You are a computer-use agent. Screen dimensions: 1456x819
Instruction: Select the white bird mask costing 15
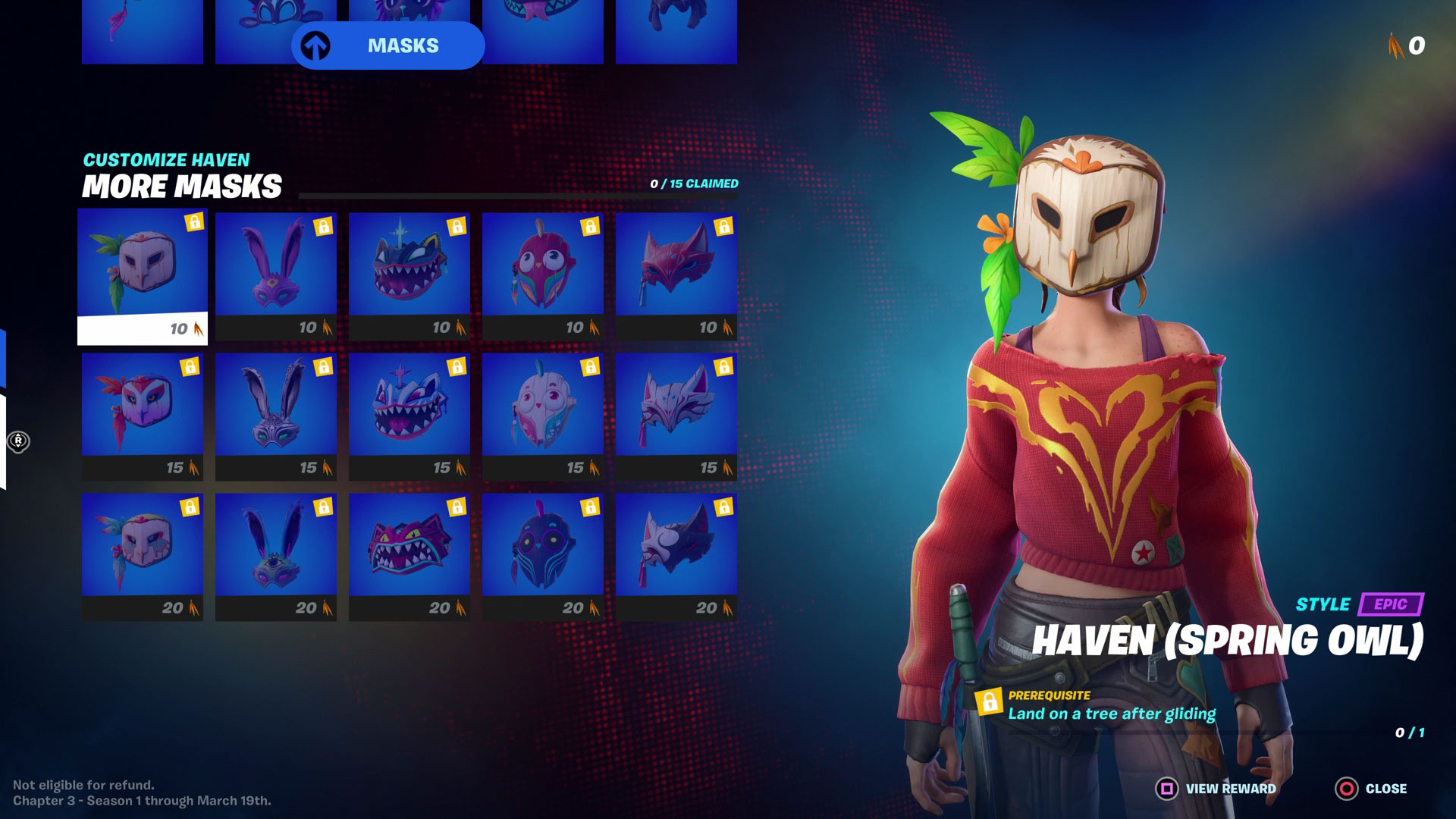coord(543,413)
